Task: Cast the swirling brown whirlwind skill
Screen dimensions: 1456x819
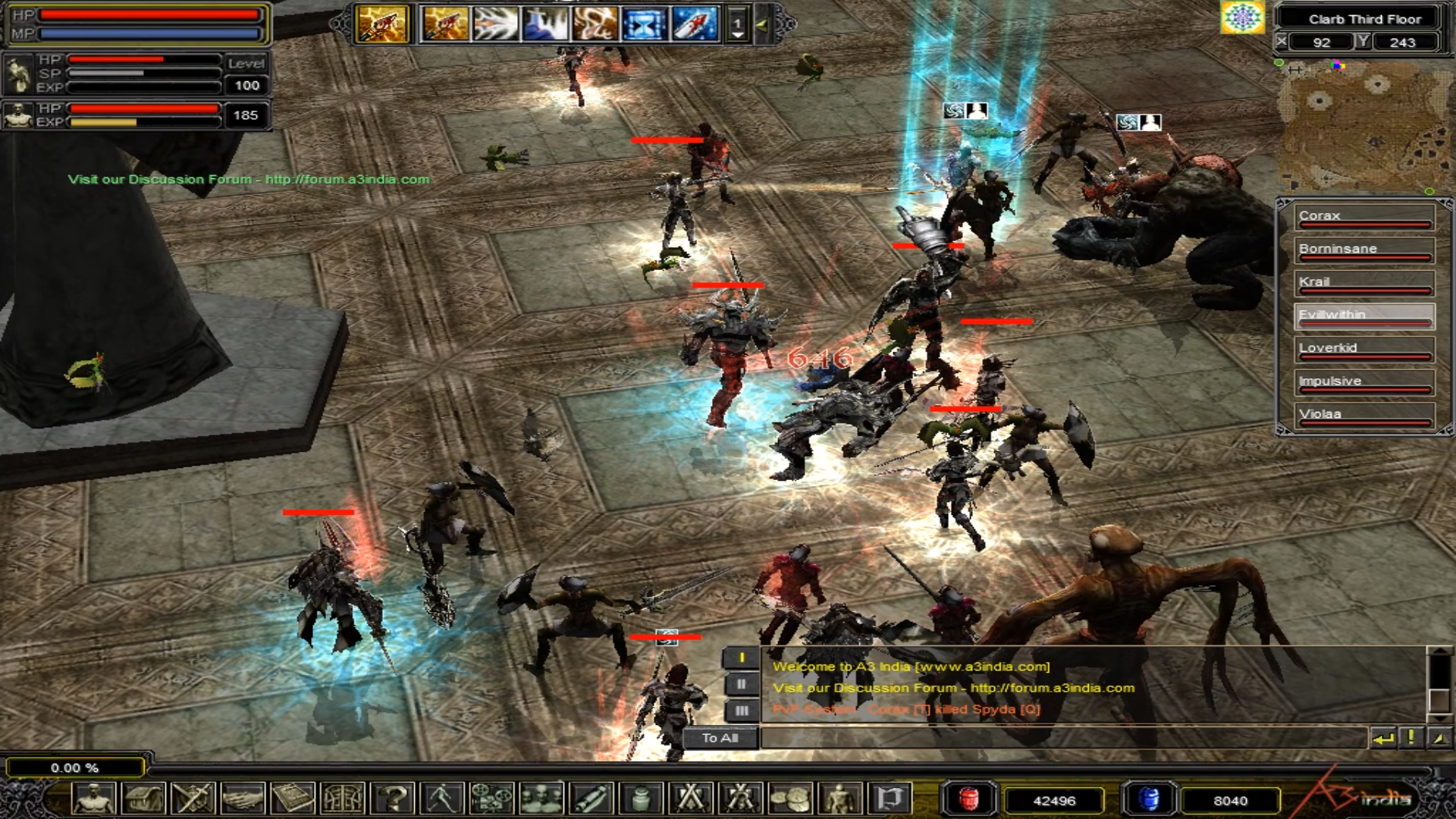Action: 595,24
